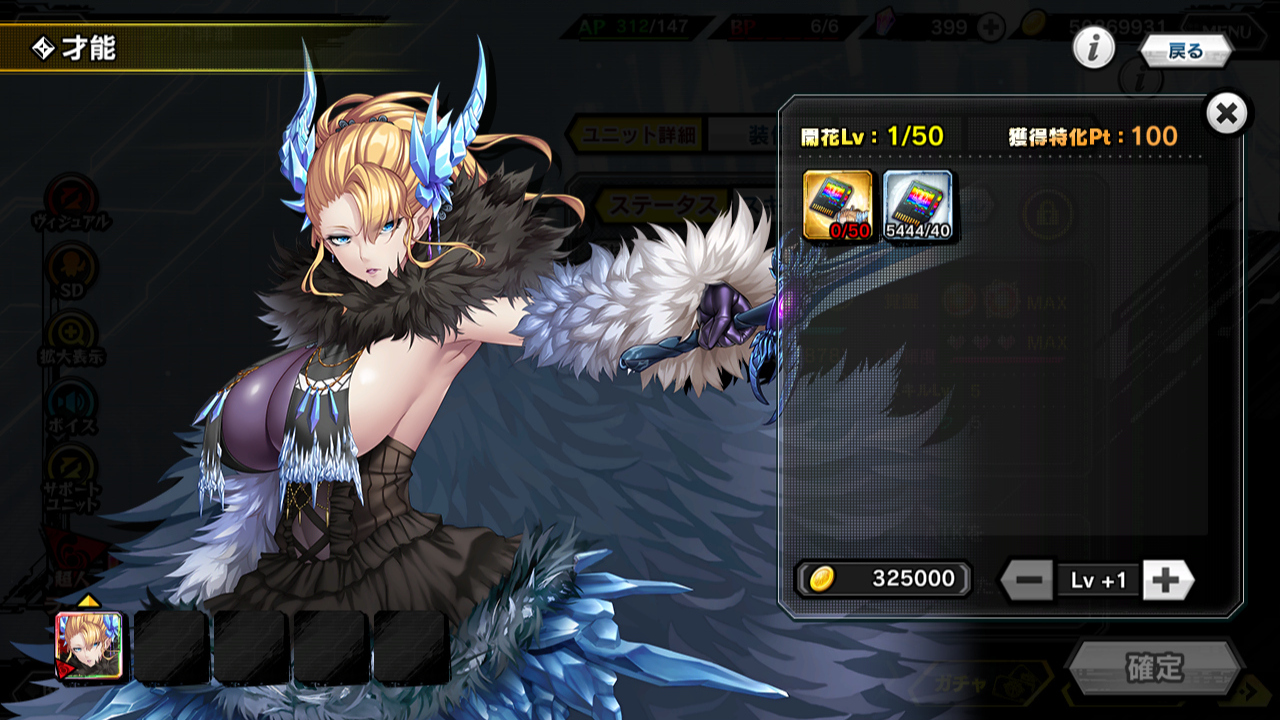The image size is (1280, 720).
Task: Increase level with the plus button
Action: [1167, 579]
